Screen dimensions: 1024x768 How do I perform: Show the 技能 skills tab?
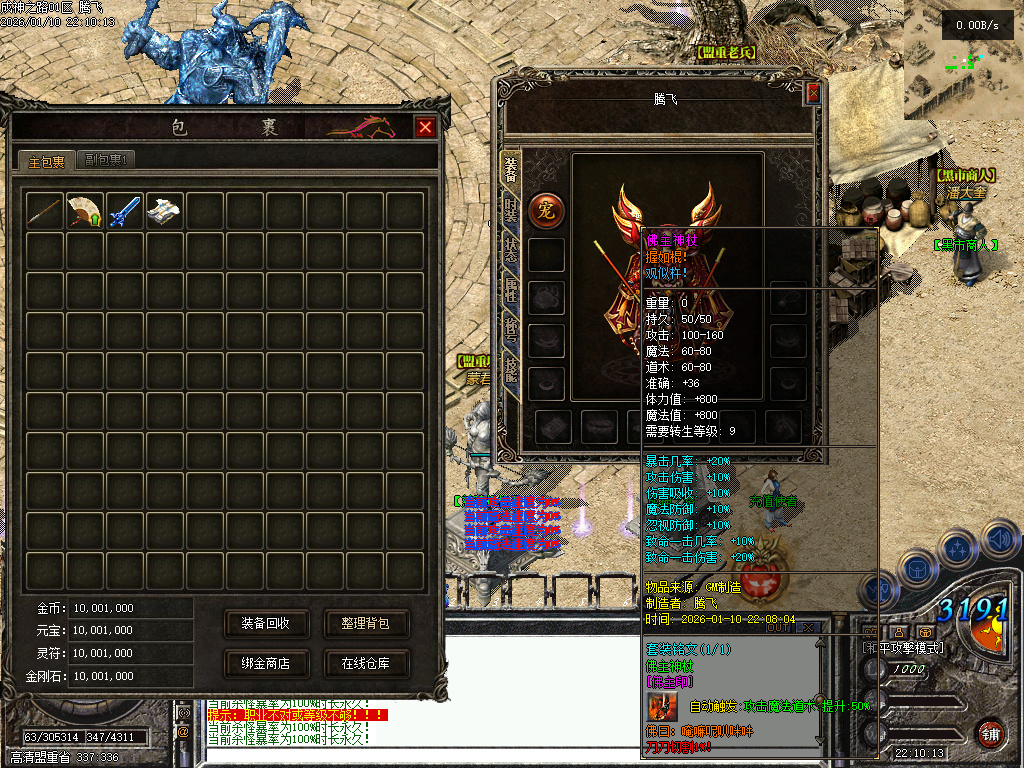tap(511, 371)
